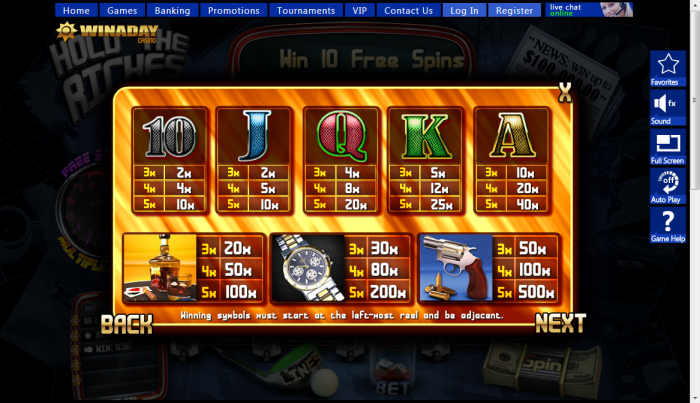
Task: Start a live chat session
Action: click(590, 10)
